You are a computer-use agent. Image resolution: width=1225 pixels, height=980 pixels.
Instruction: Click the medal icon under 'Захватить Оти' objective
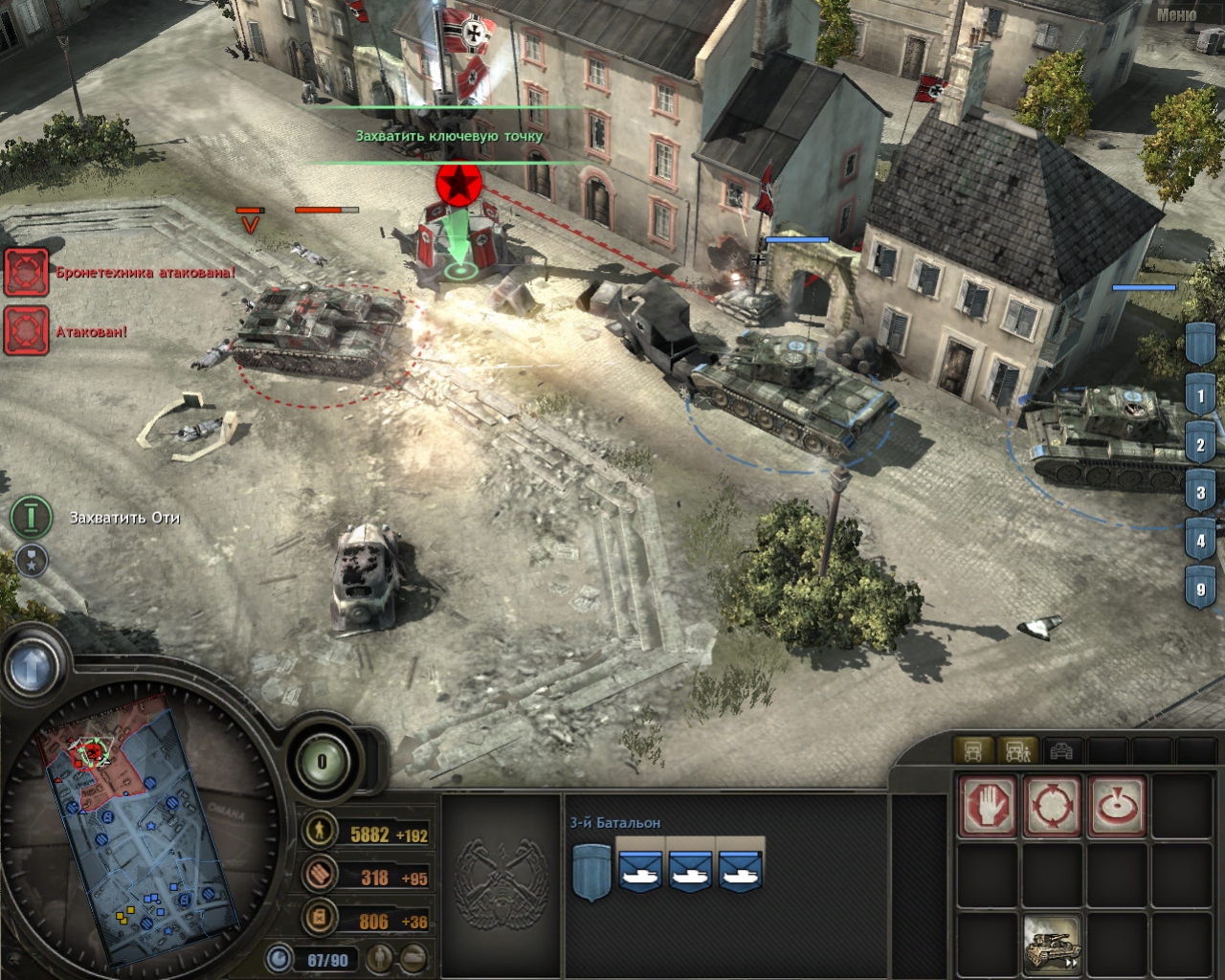32,563
